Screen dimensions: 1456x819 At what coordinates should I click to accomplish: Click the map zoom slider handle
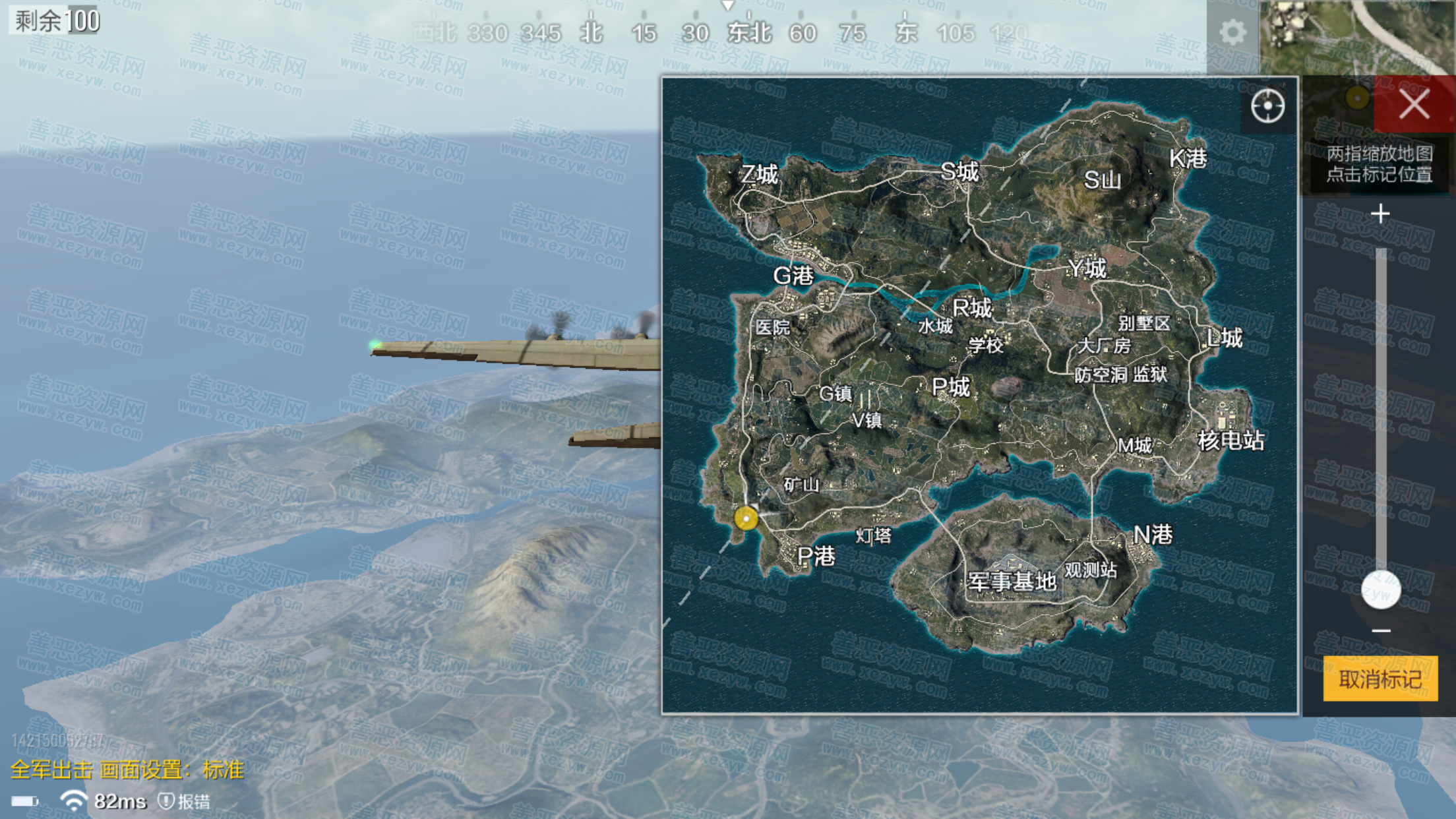pyautogui.click(x=1381, y=589)
